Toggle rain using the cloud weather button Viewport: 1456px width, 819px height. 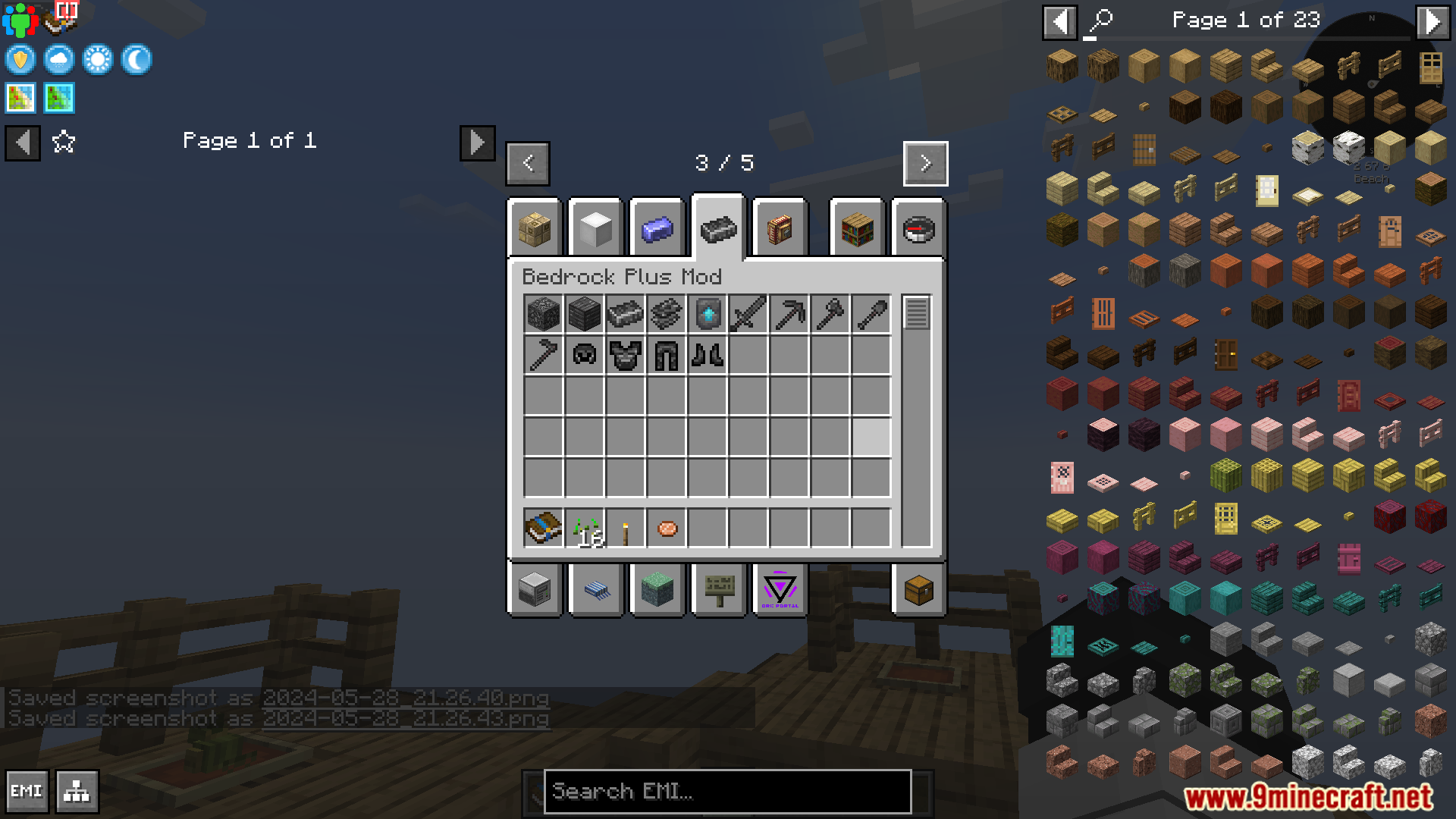tap(59, 59)
